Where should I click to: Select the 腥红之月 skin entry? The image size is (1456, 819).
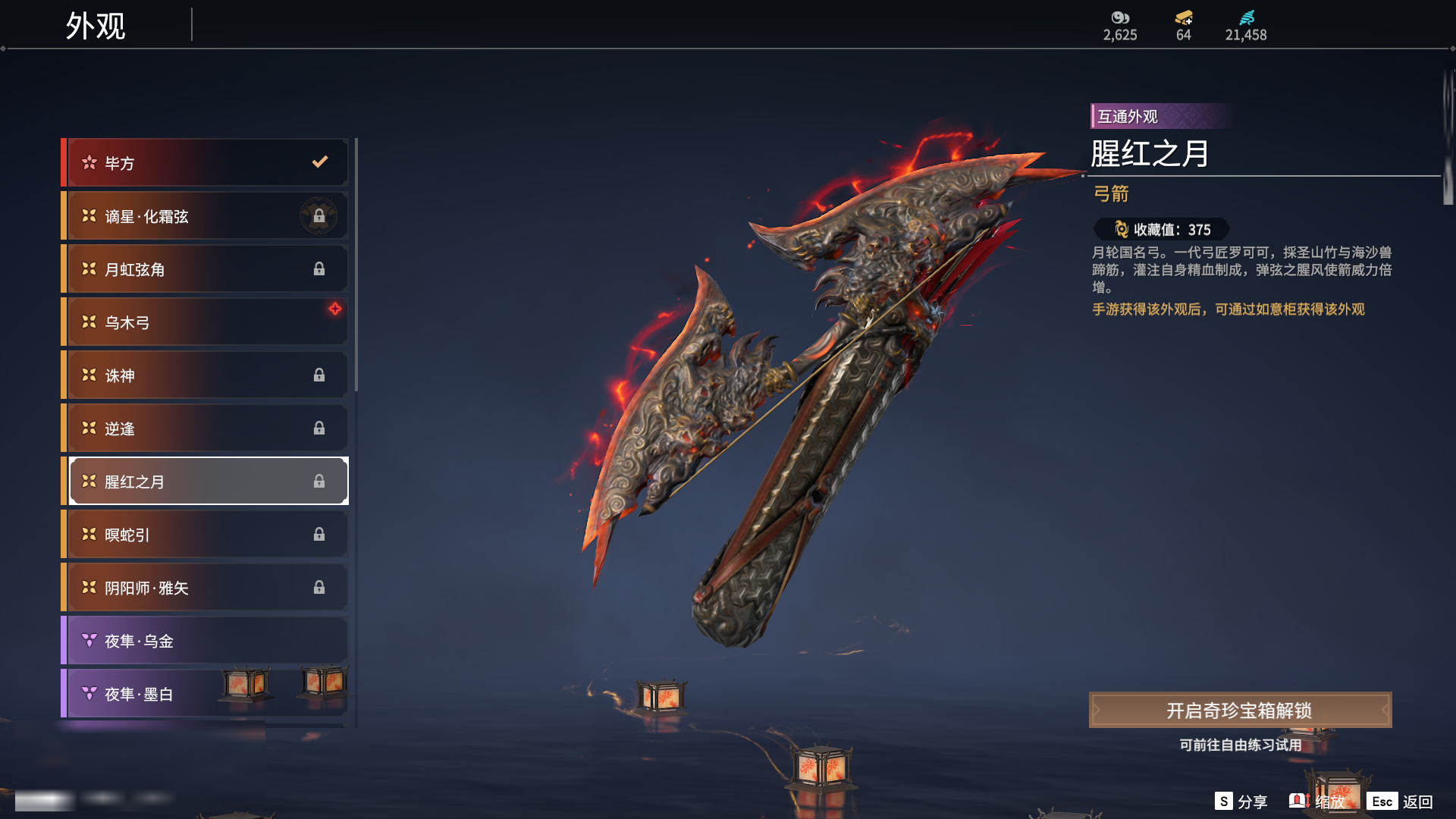click(205, 482)
